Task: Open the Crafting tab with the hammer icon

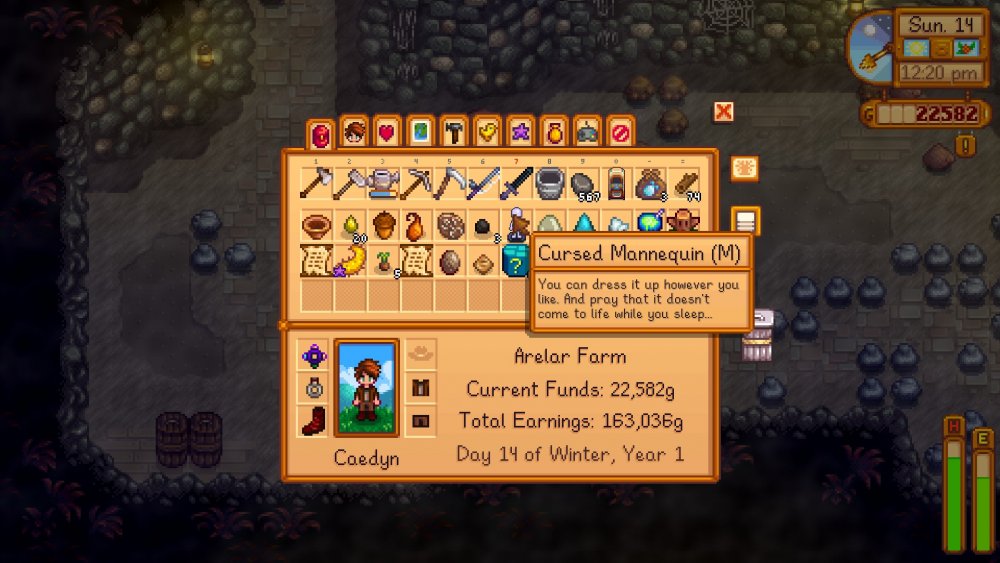Action: [x=454, y=133]
